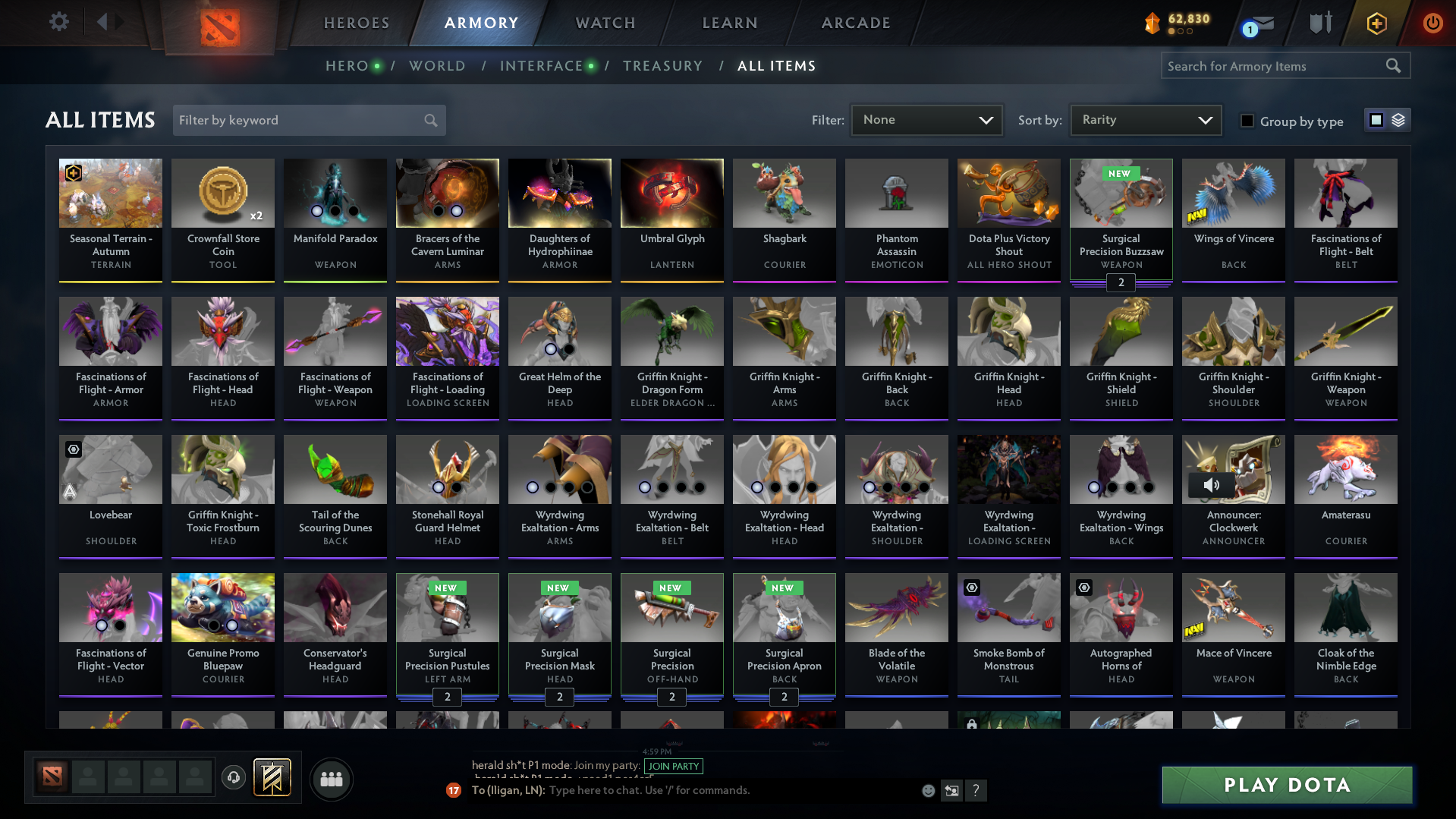The height and width of the screenshot is (819, 1456).
Task: Enable the Group by type checkbox
Action: [x=1247, y=120]
